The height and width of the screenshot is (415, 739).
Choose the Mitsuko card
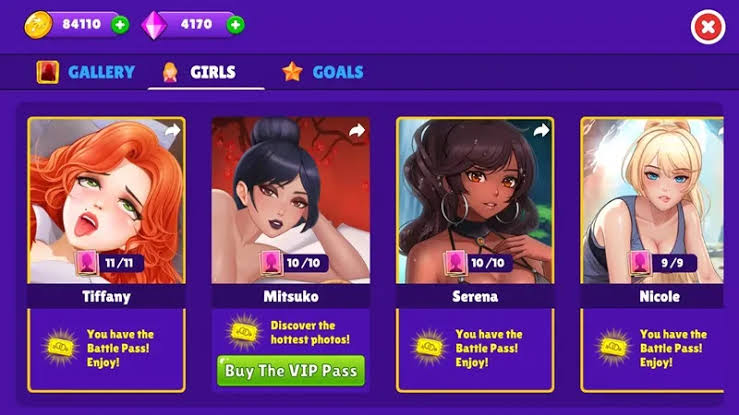[290, 210]
